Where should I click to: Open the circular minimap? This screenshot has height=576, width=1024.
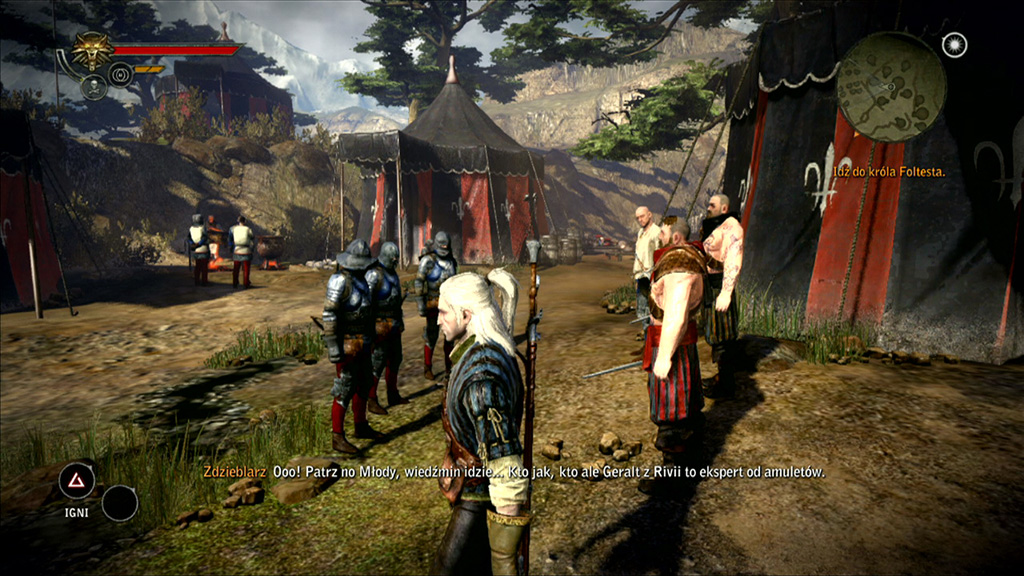click(891, 86)
